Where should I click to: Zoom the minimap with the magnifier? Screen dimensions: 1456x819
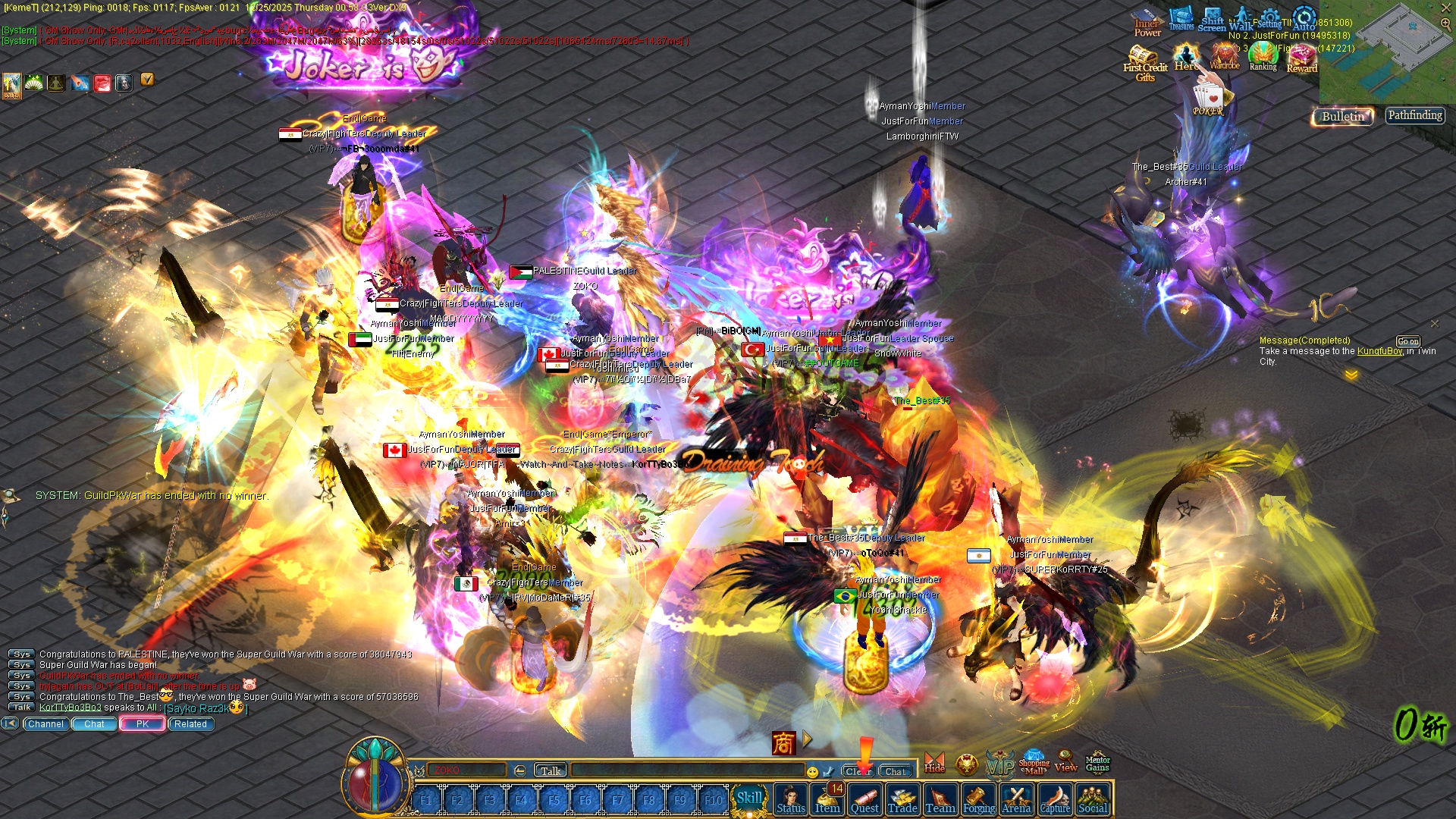click(1445, 24)
